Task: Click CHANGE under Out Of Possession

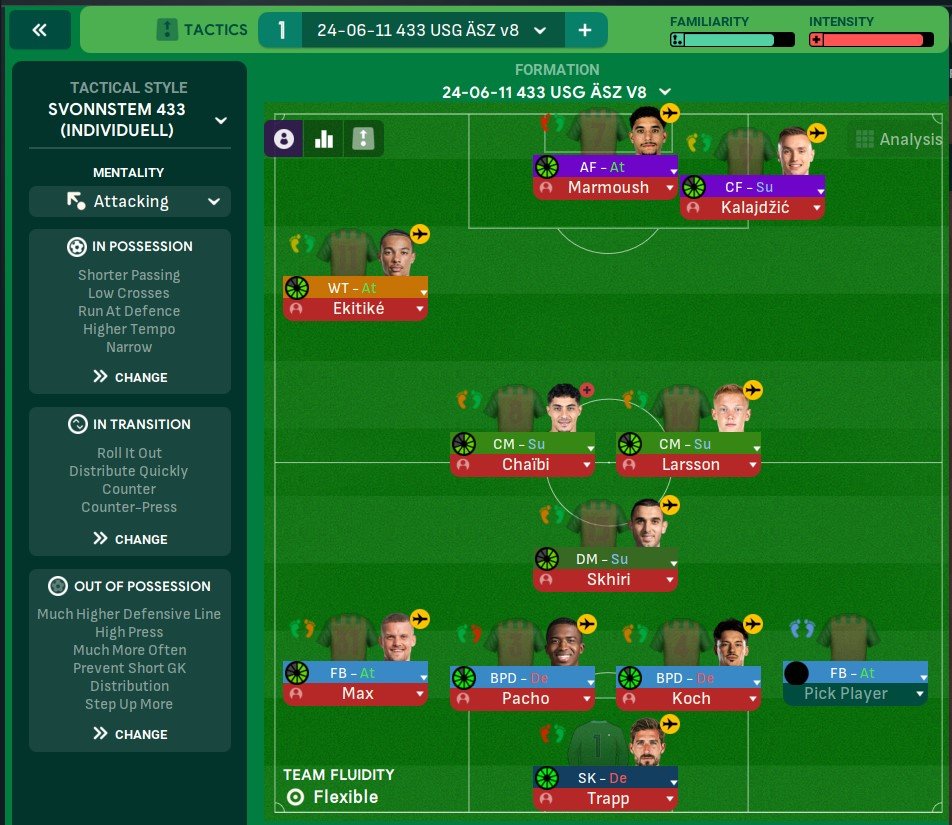Action: [130, 734]
